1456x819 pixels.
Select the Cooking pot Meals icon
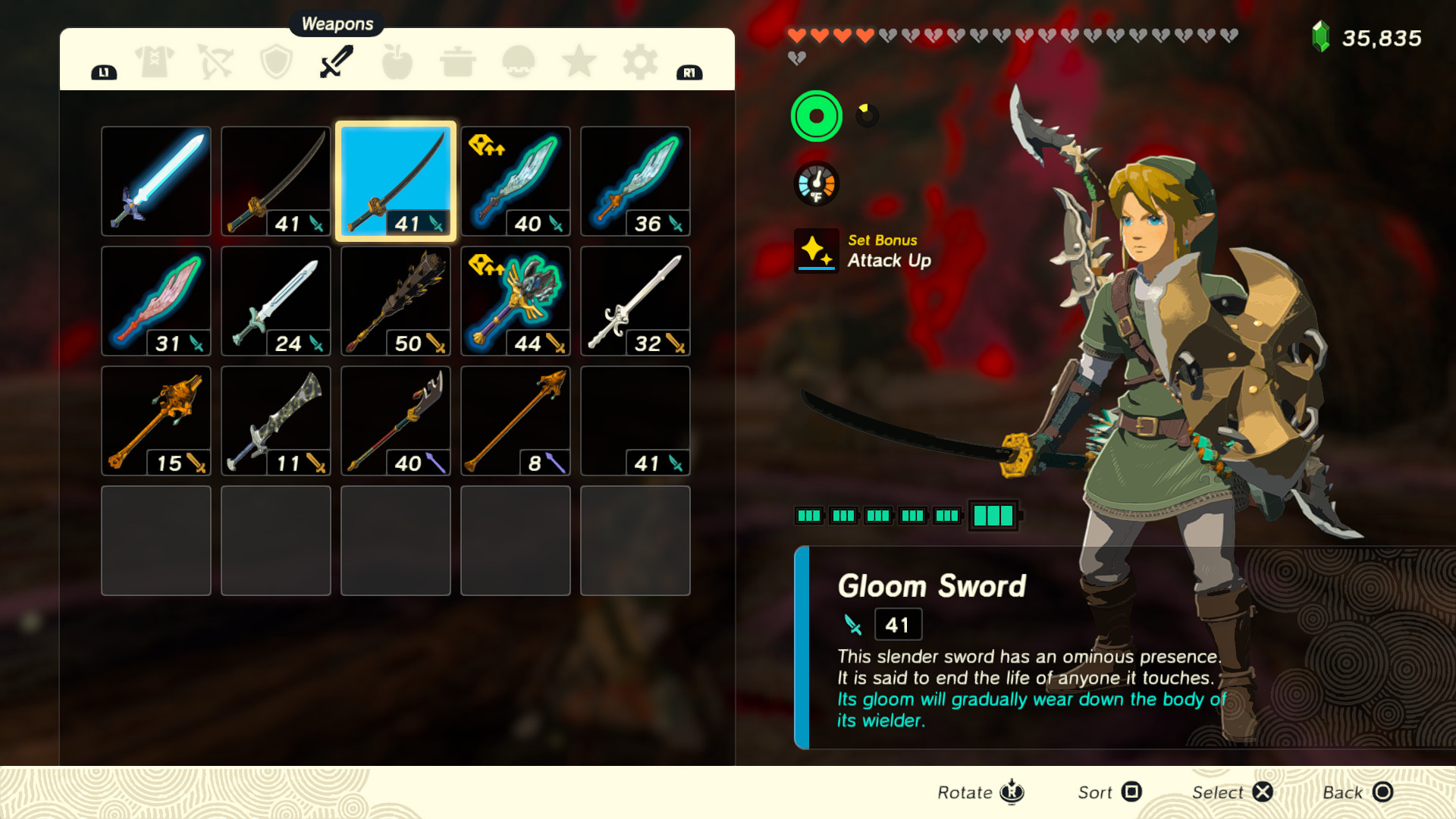tap(458, 62)
